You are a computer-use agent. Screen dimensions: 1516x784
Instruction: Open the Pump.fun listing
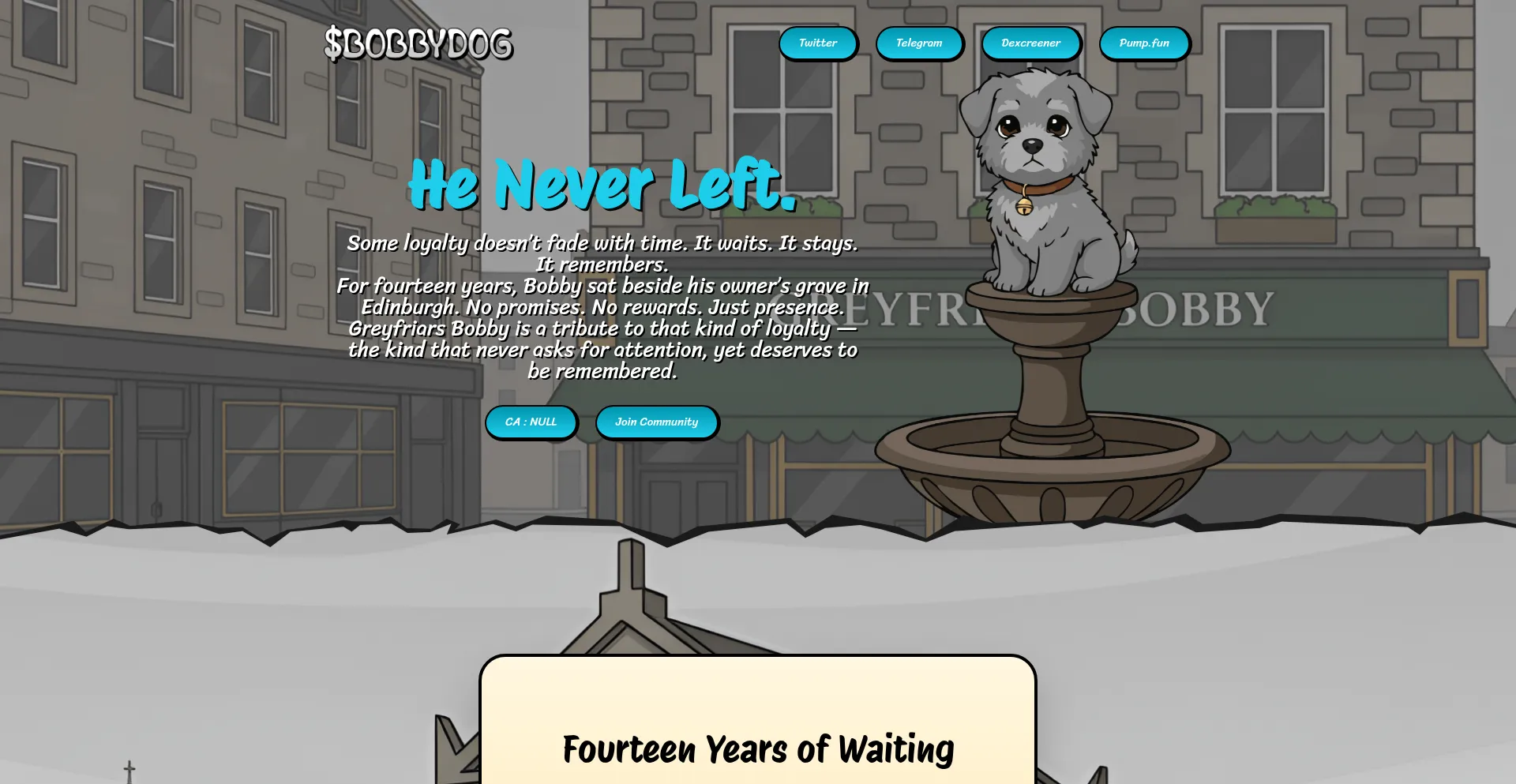click(x=1144, y=43)
